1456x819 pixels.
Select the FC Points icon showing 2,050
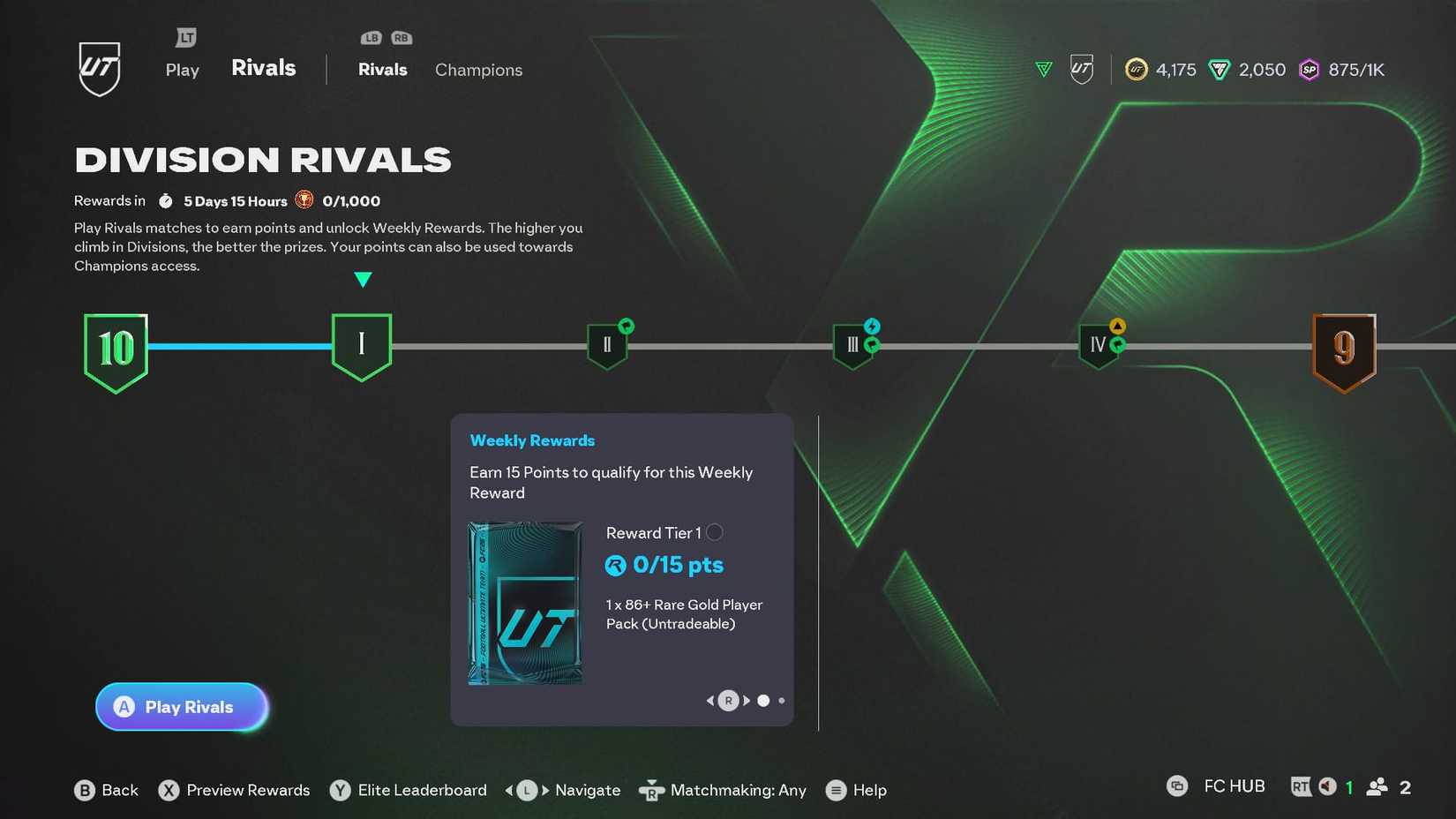pos(1220,69)
